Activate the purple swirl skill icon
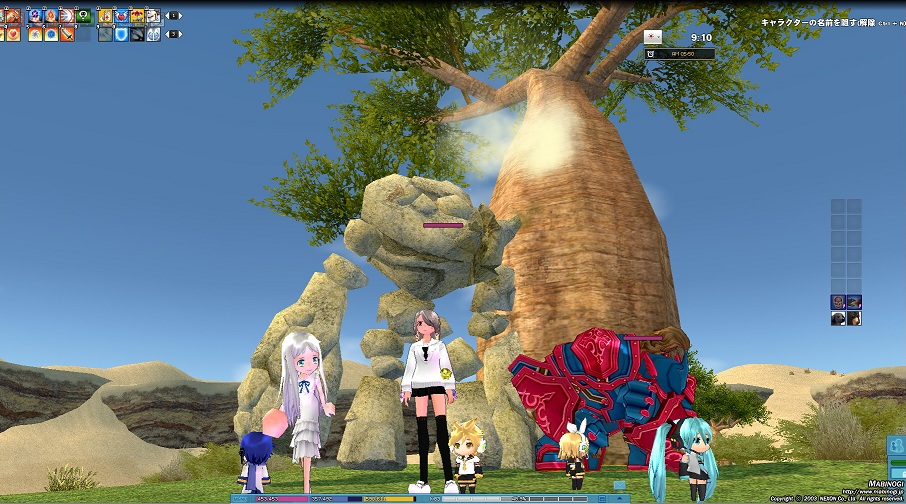This screenshot has height=504, width=906. pyautogui.click(x=35, y=16)
